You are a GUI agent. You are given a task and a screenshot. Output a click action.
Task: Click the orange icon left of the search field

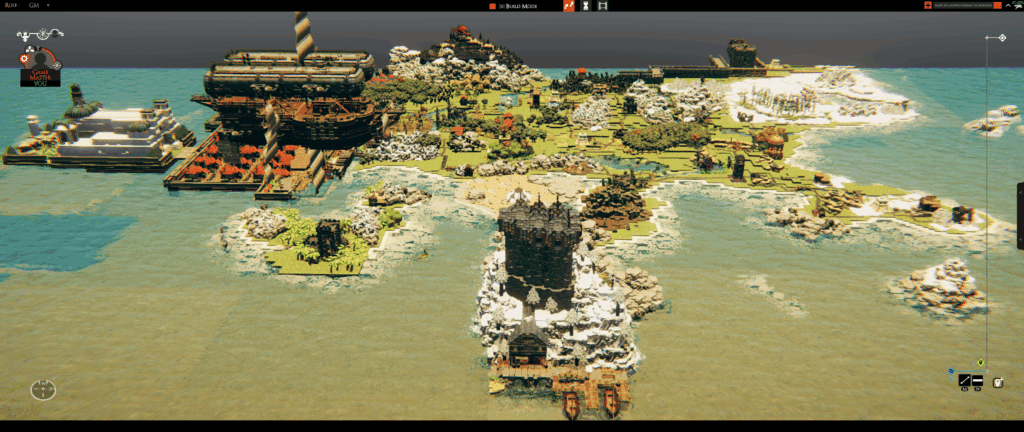(x=928, y=6)
